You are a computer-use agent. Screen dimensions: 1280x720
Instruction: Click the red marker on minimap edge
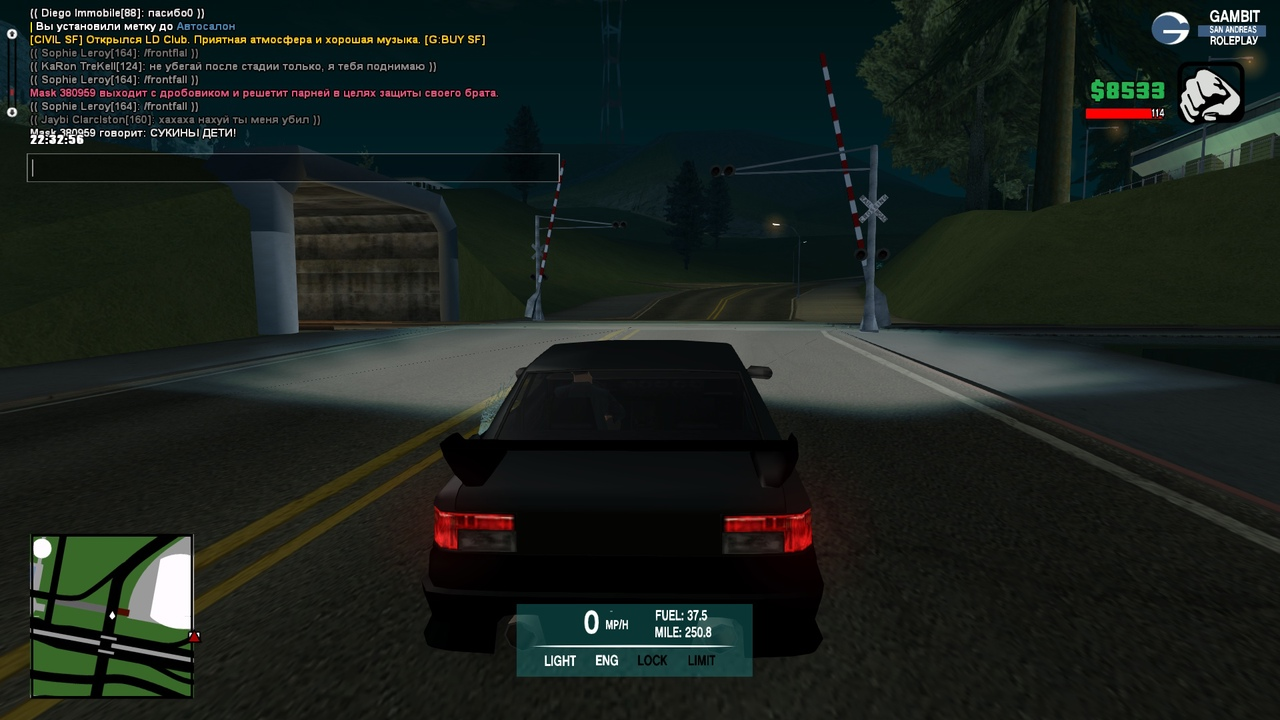tap(194, 637)
